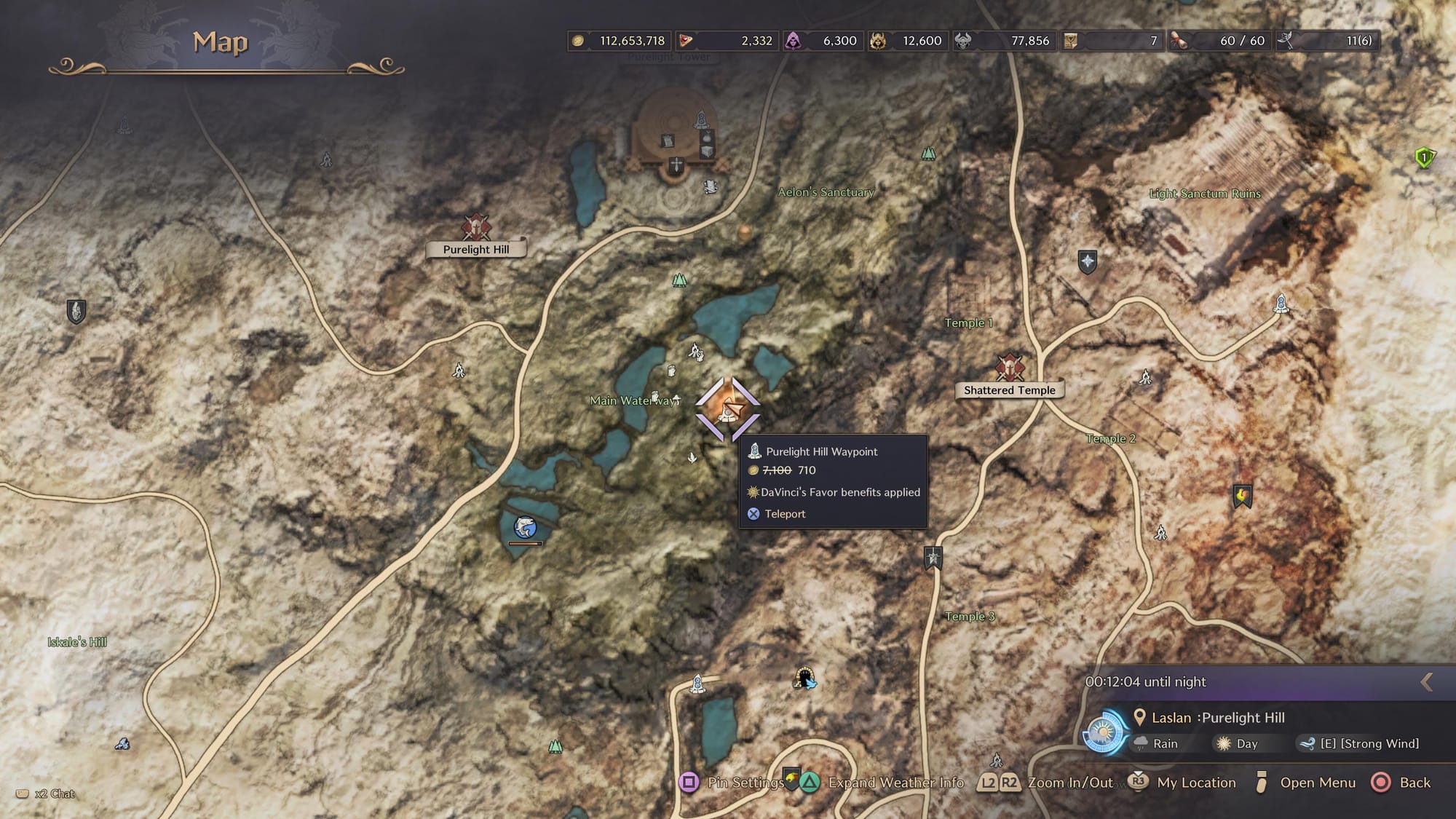Image resolution: width=1456 pixels, height=819 pixels.
Task: Click the Back option
Action: pyautogui.click(x=1401, y=783)
